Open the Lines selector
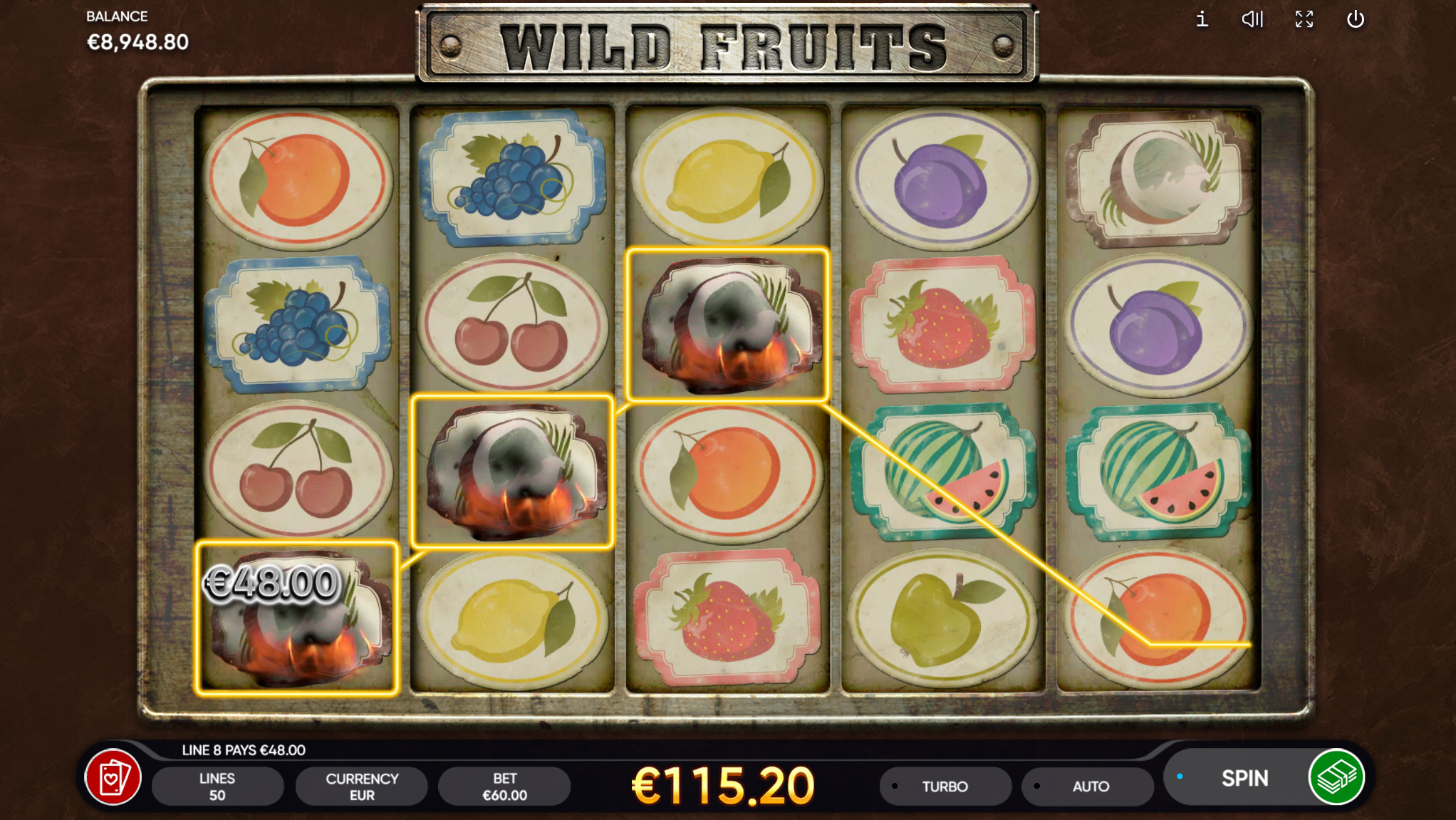The height and width of the screenshot is (820, 1456). coord(217,787)
